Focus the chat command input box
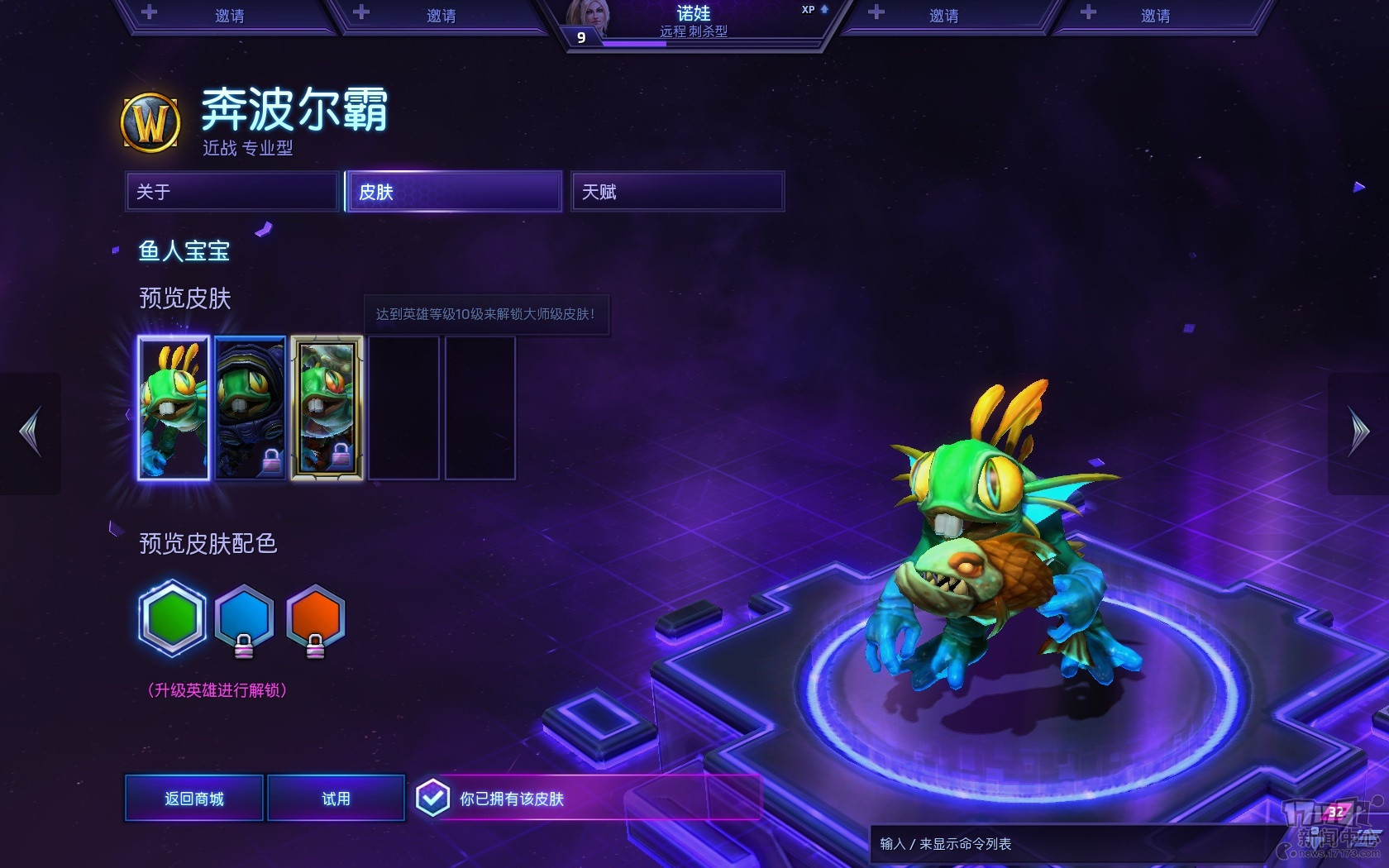Viewport: 1389px width, 868px height. (x=1067, y=843)
